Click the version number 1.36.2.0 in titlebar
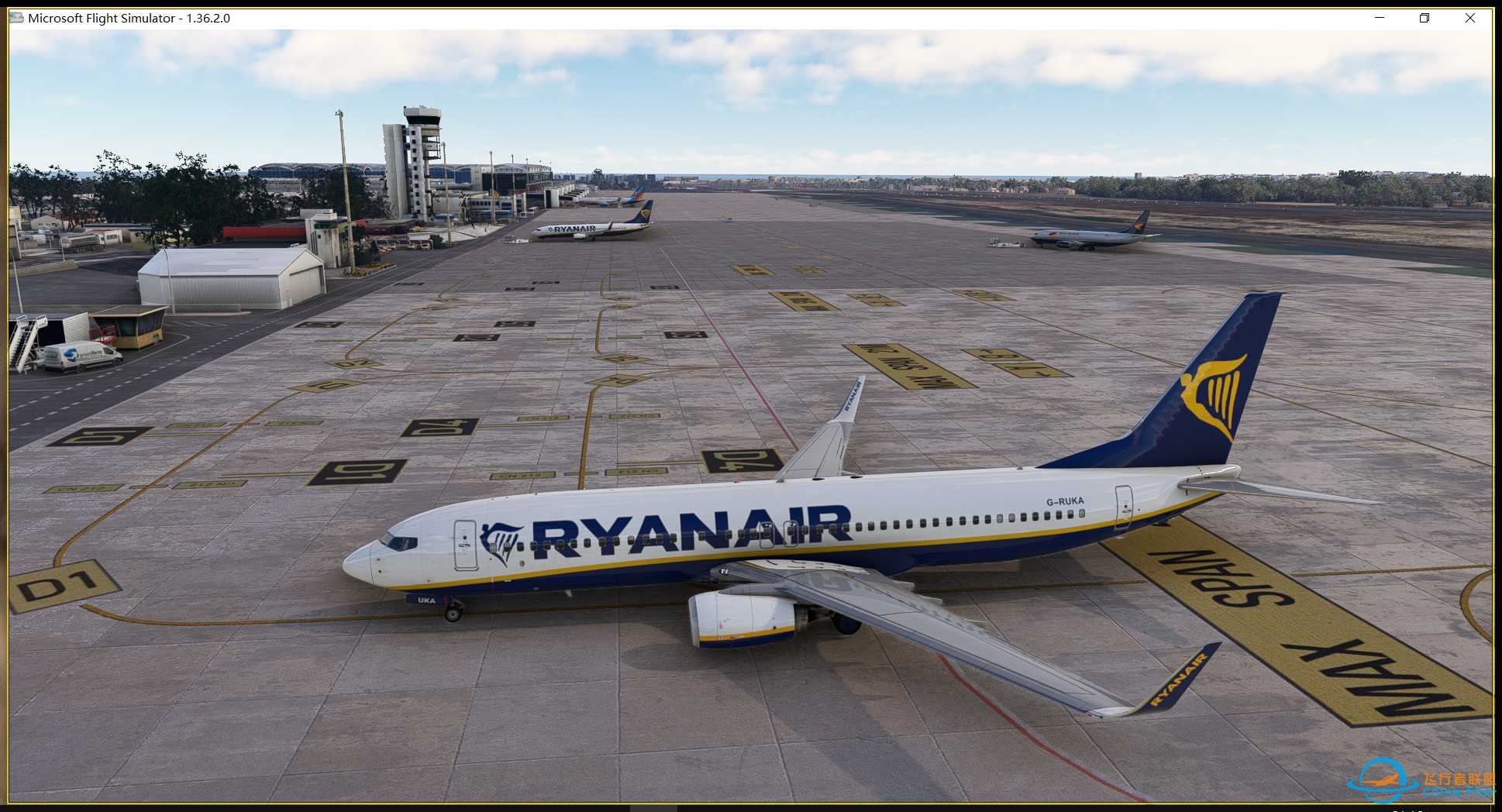 (x=208, y=17)
